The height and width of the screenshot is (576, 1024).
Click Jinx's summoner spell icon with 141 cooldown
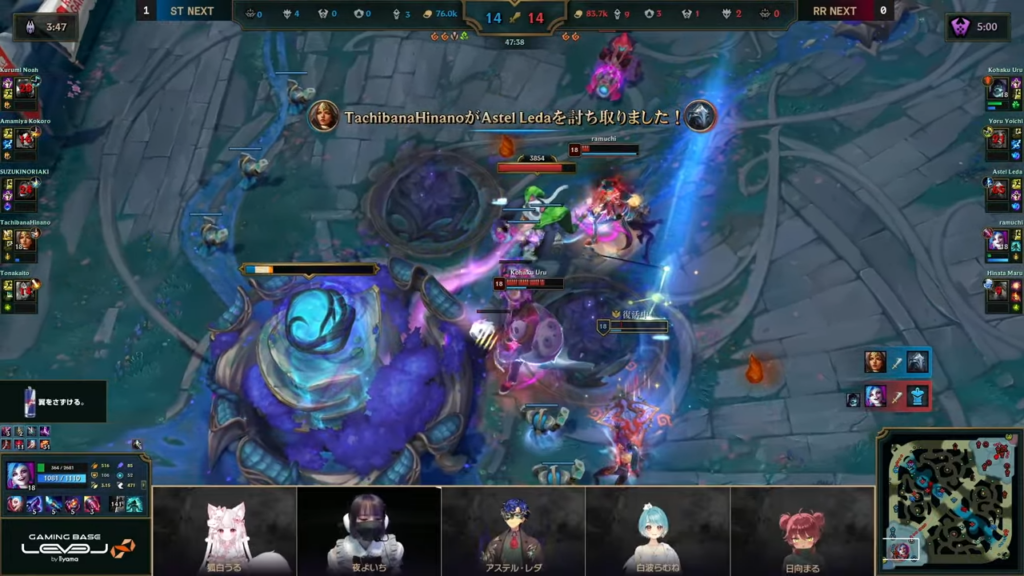(116, 505)
